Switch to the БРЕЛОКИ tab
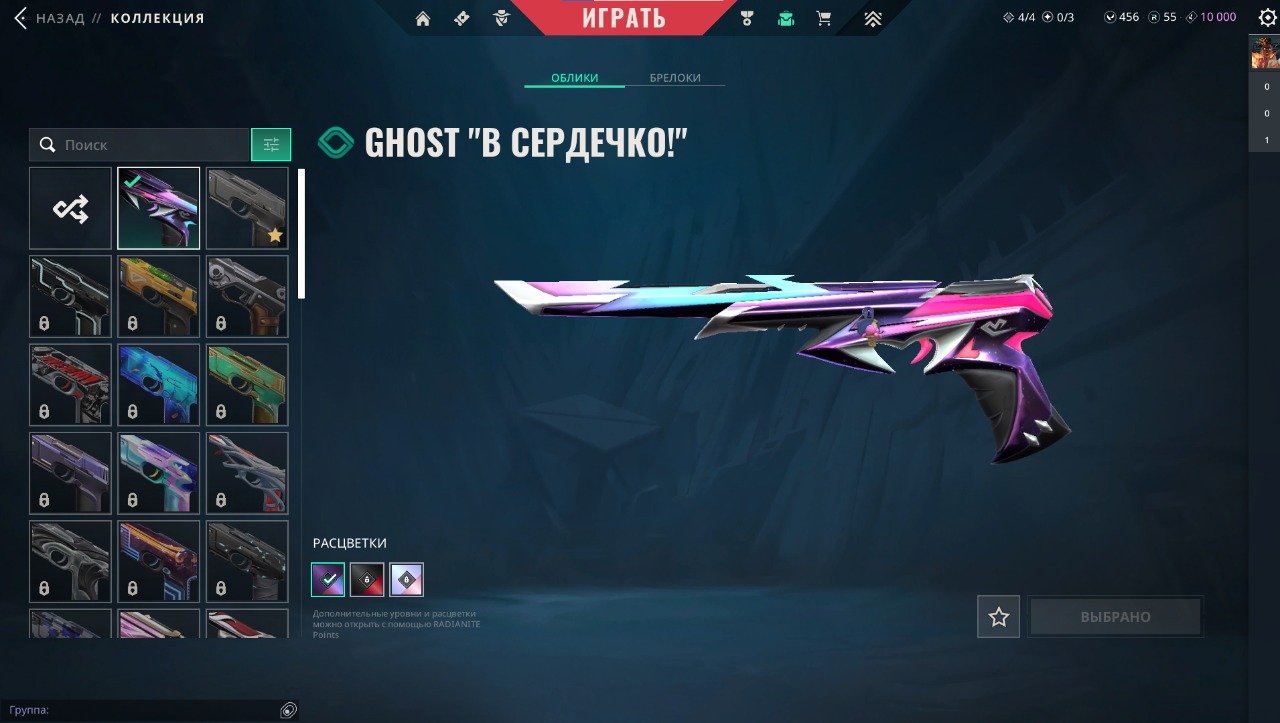Image resolution: width=1280 pixels, height=723 pixels. pyautogui.click(x=675, y=78)
